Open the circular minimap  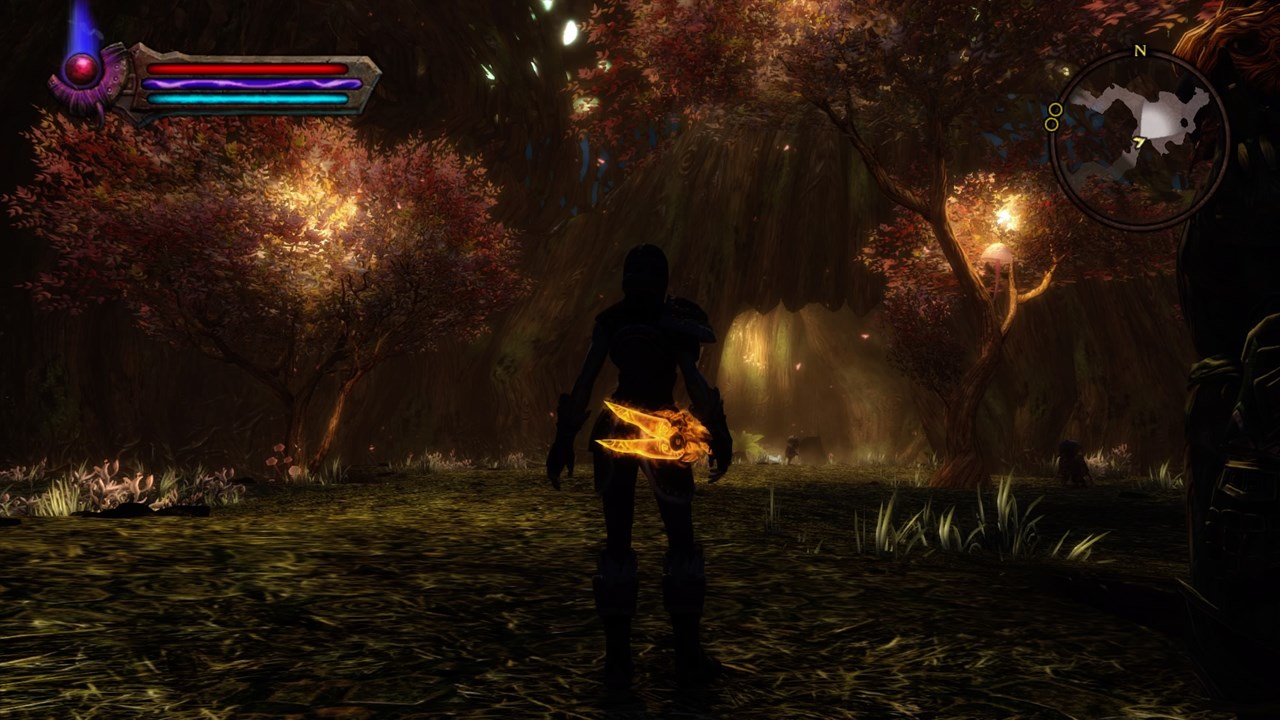pos(1139,139)
